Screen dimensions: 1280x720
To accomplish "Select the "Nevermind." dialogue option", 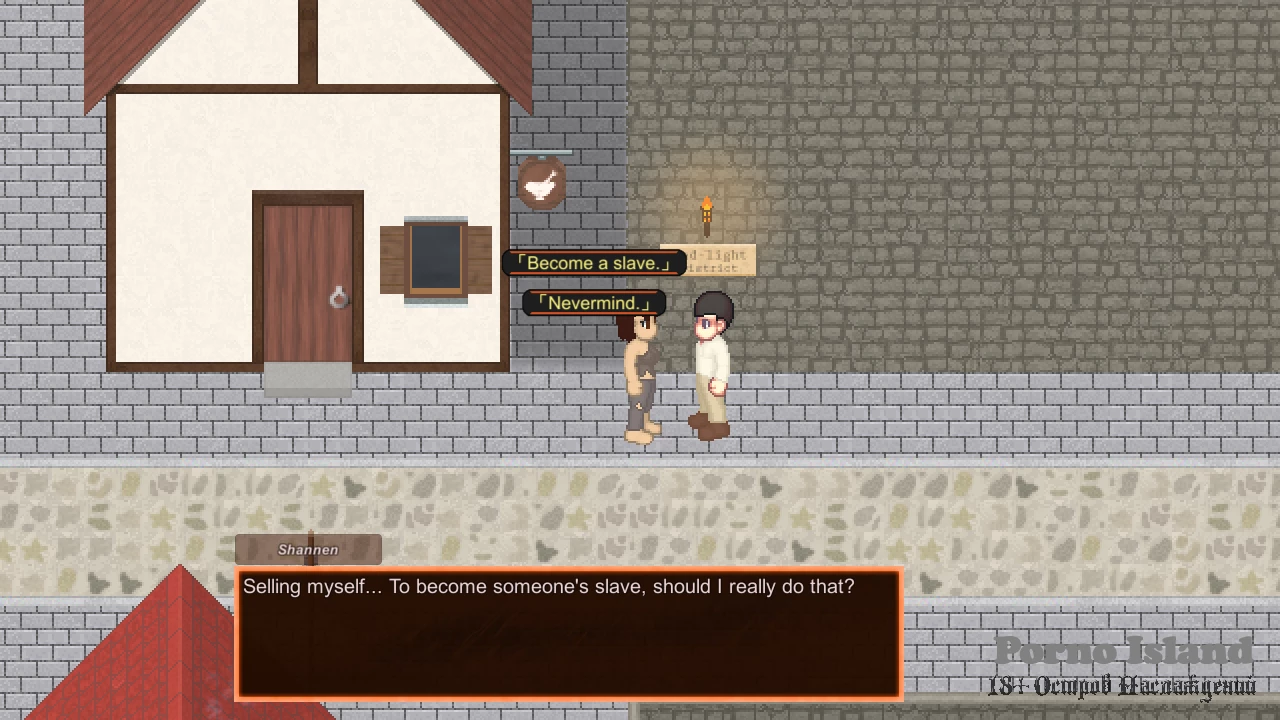I will 594,303.
